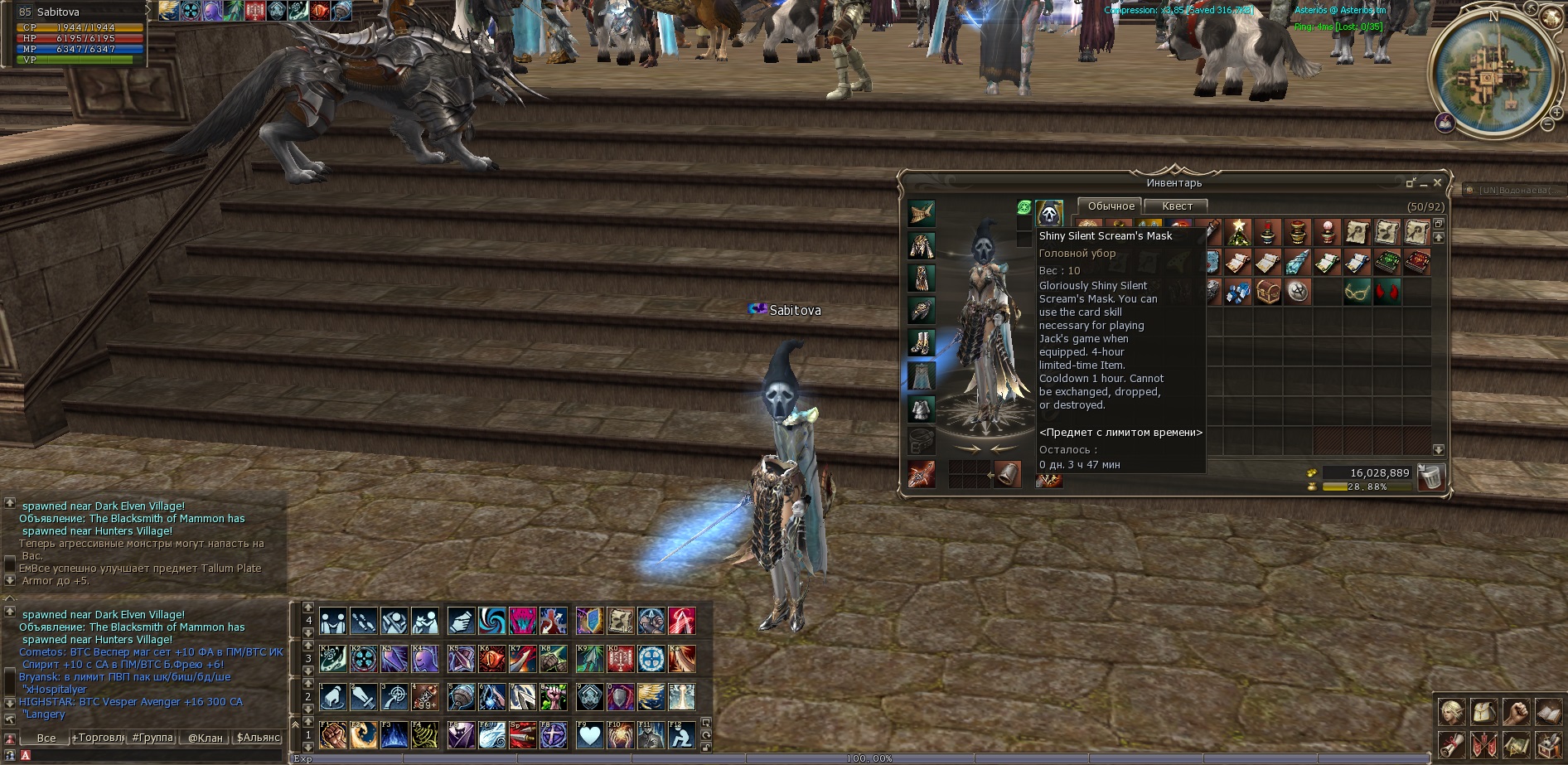Zoom out on the minimap

tap(1547, 124)
